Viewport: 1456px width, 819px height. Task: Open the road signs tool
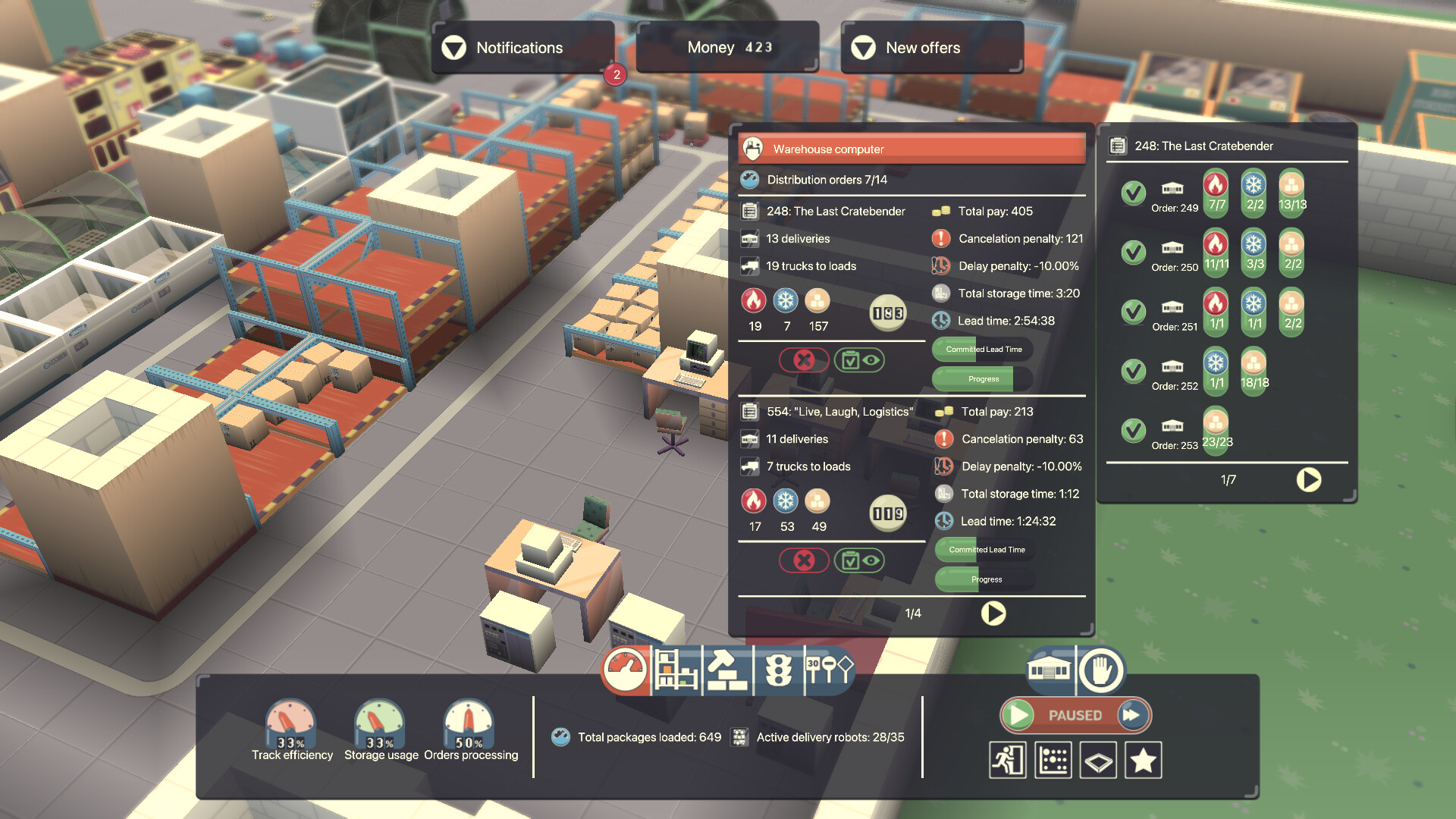coord(829,671)
